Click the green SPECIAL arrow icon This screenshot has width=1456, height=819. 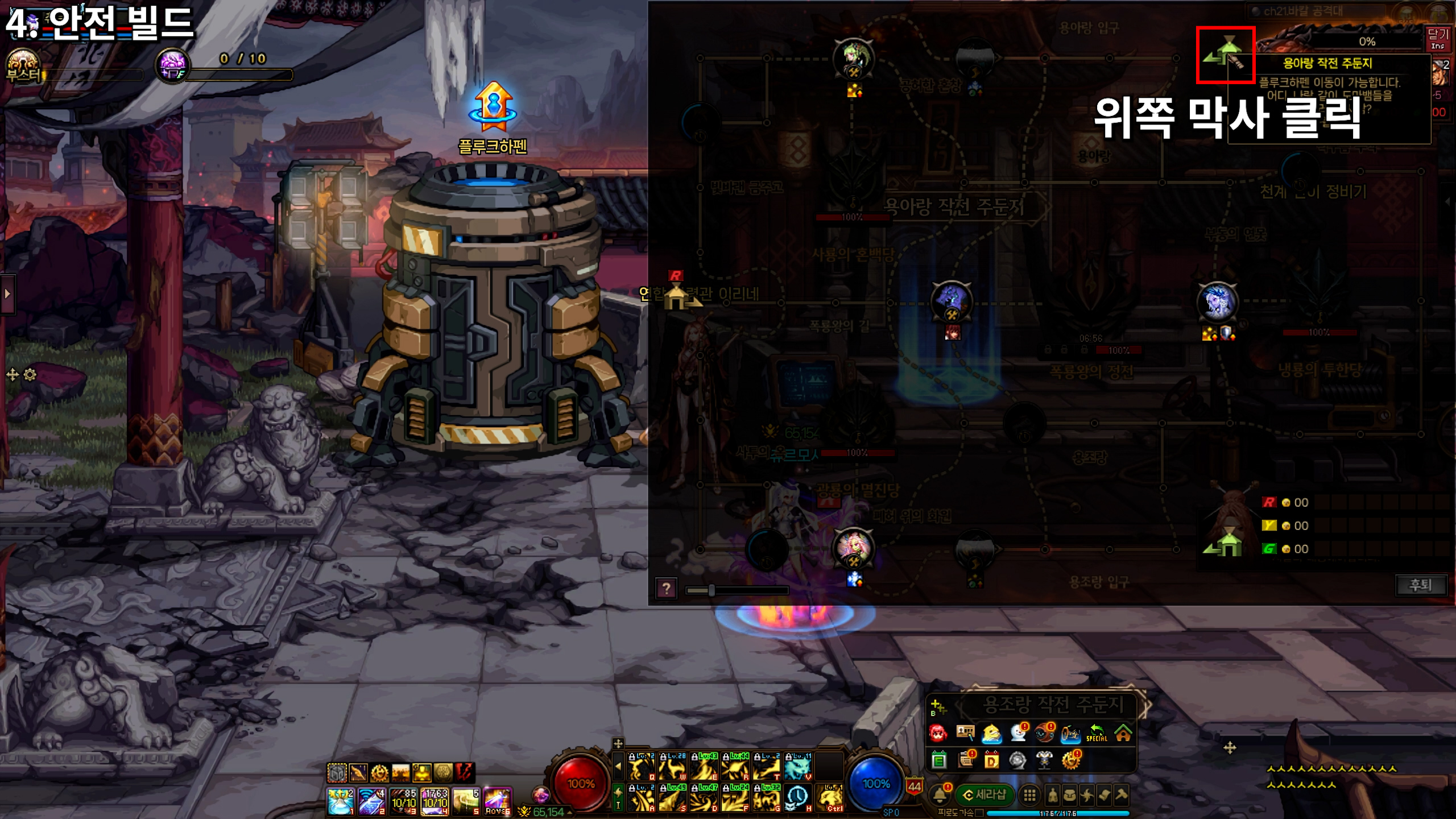pos(1096,734)
